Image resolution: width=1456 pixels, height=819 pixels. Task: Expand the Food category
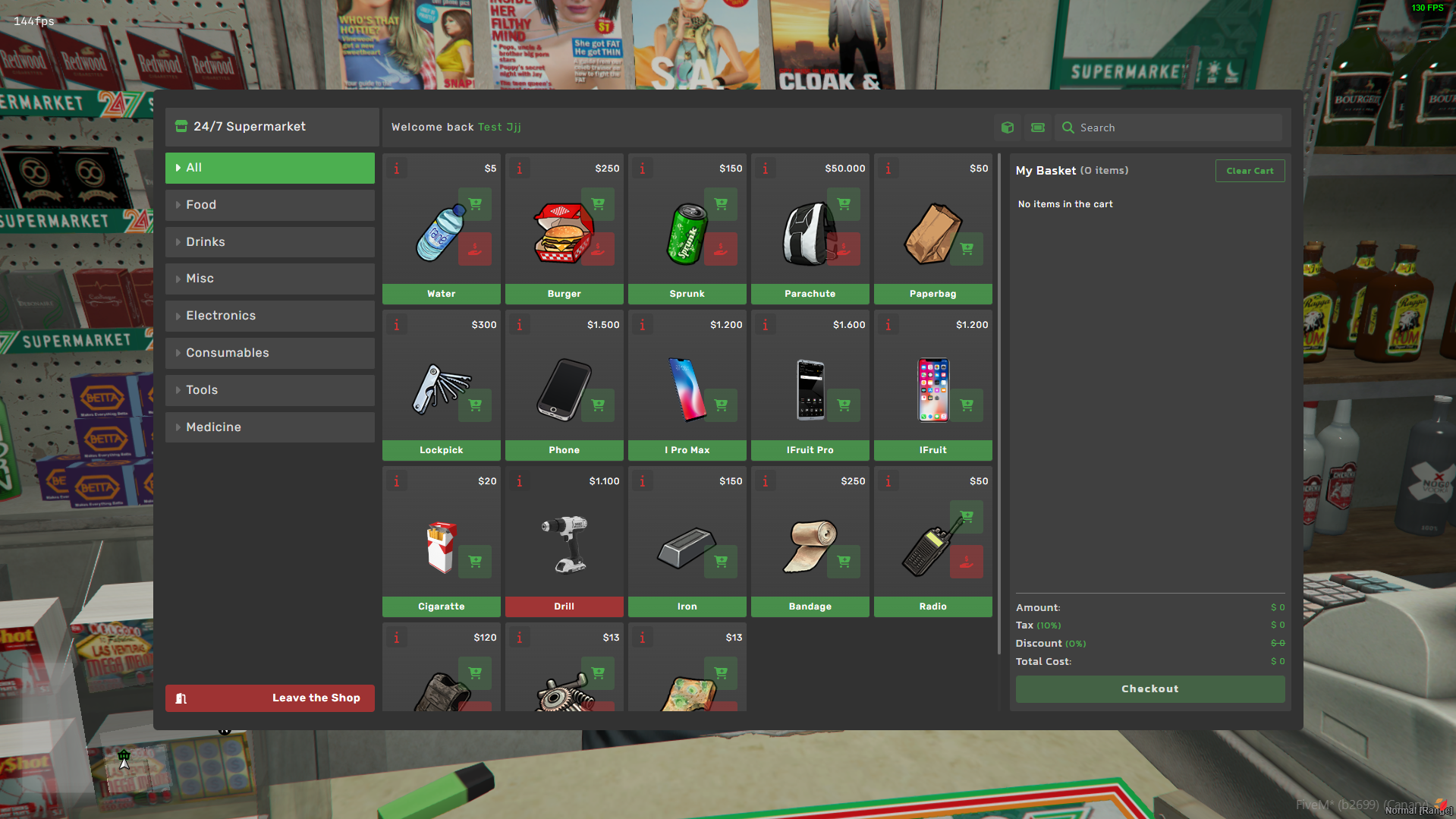click(x=269, y=204)
